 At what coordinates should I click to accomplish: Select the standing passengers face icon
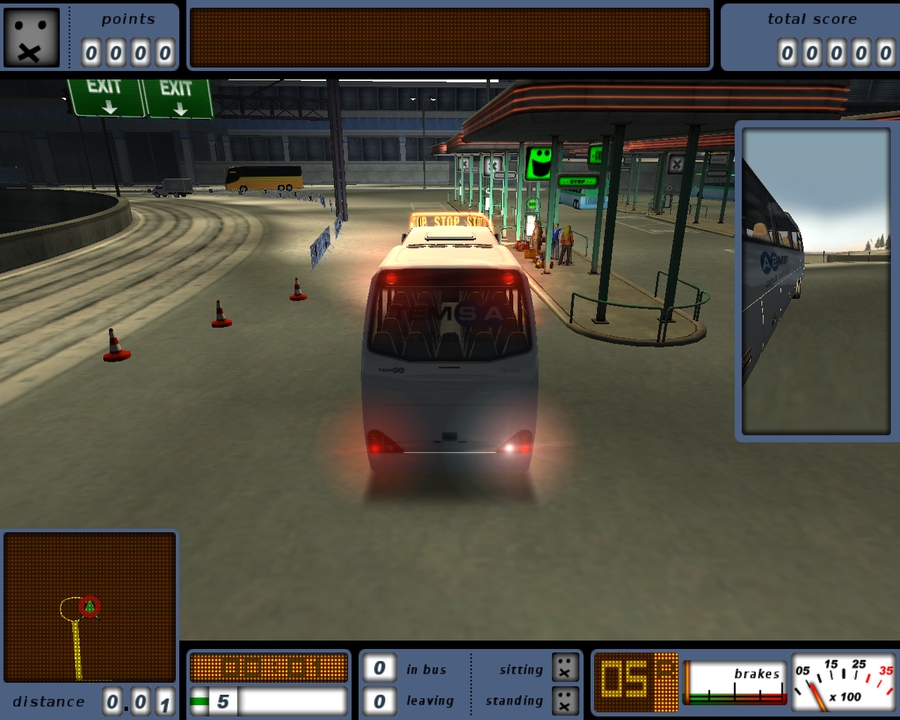point(565,700)
